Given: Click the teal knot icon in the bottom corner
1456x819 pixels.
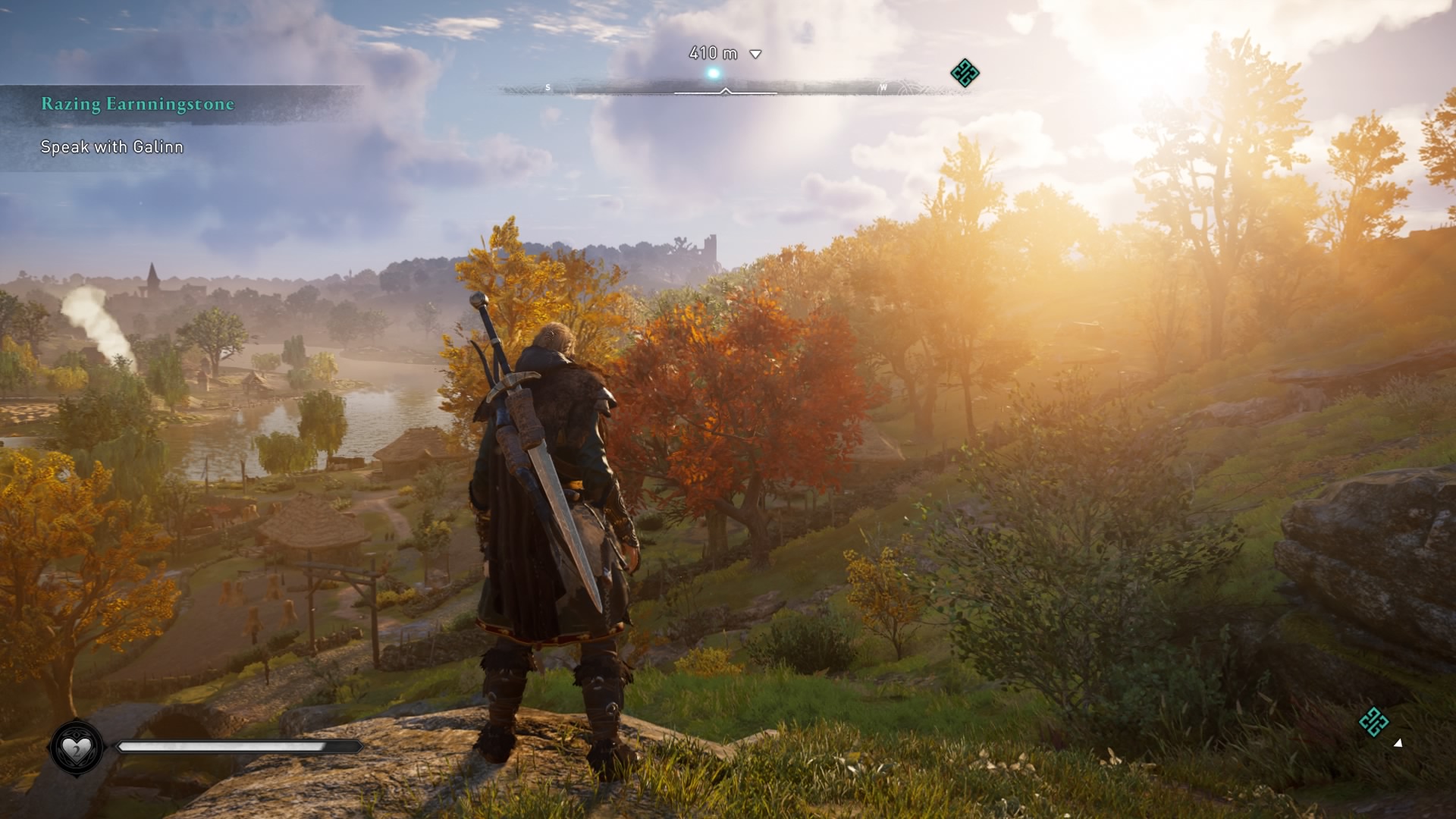Looking at the screenshot, I should click(1373, 722).
